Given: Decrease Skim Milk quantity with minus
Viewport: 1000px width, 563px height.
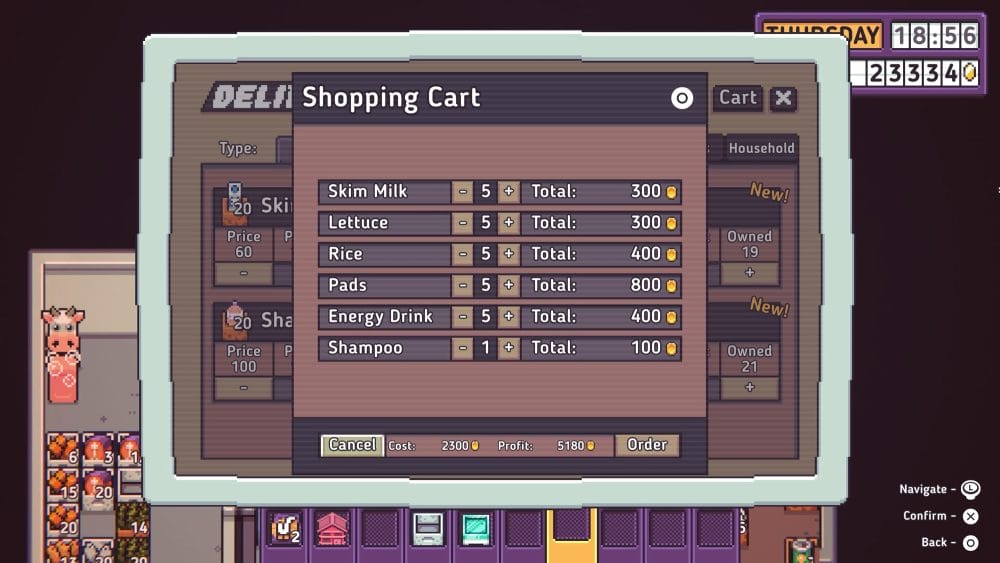Looking at the screenshot, I should click(462, 192).
